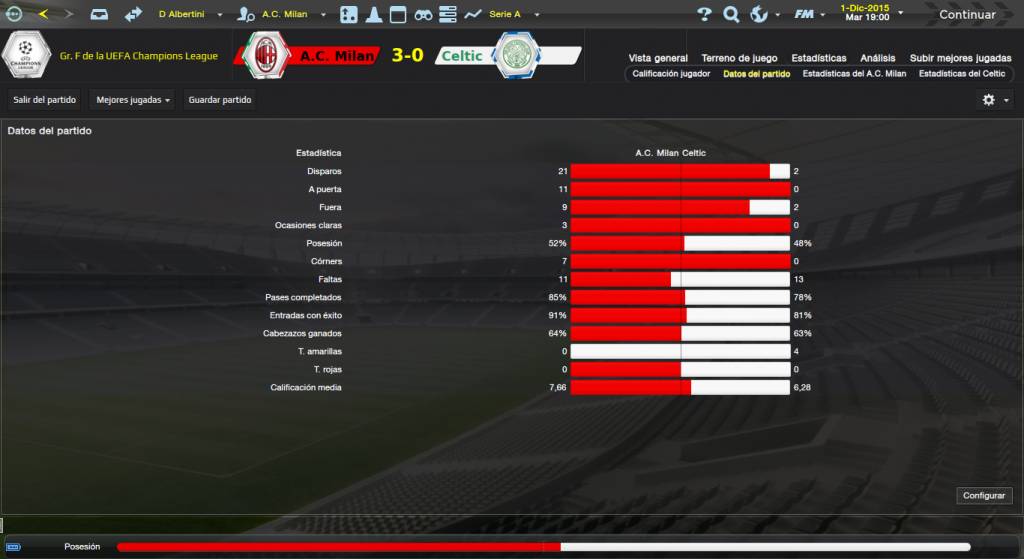View Calificación jugador subtab

pyautogui.click(x=671, y=74)
